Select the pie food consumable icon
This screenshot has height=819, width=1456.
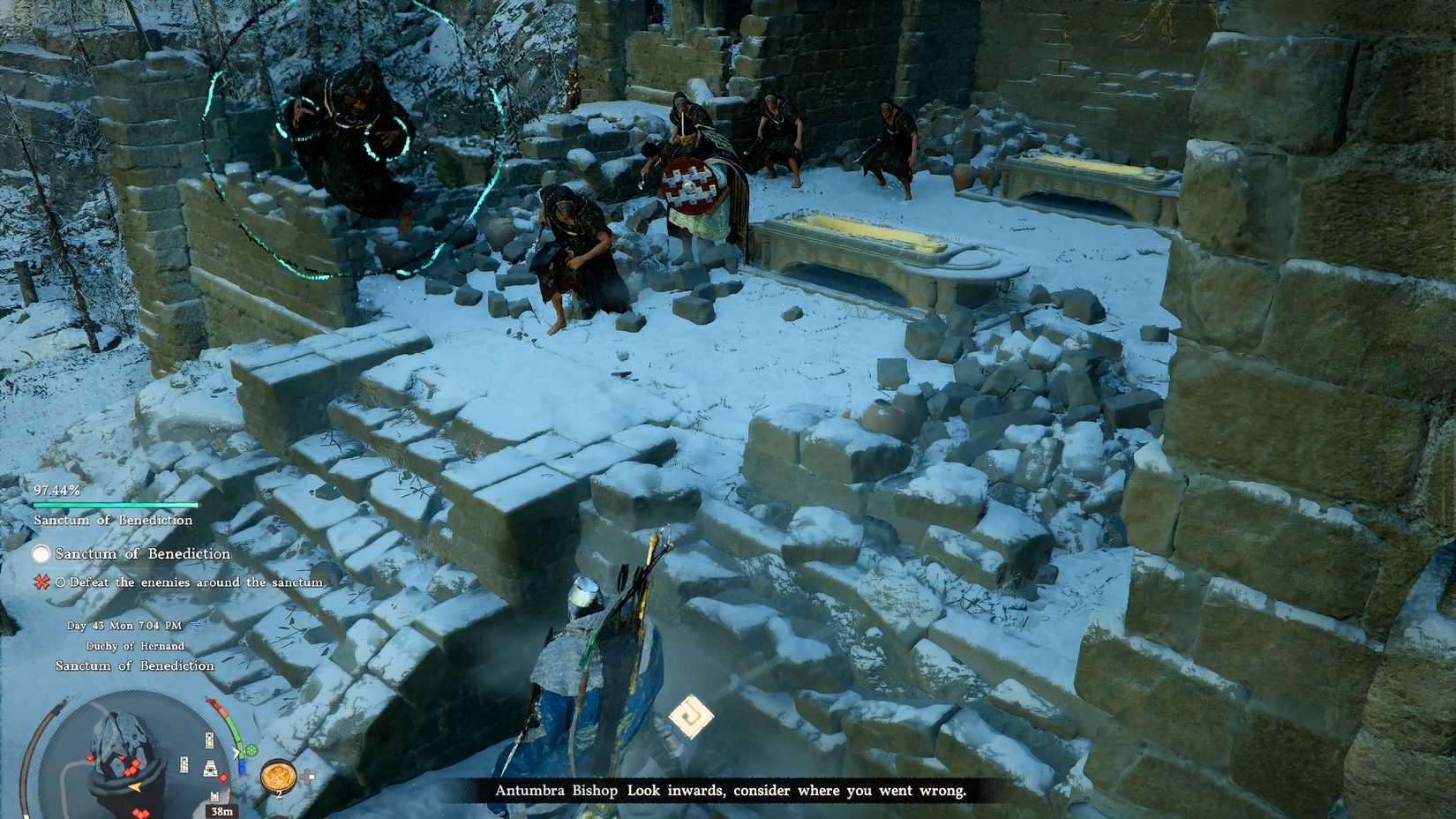point(278,776)
